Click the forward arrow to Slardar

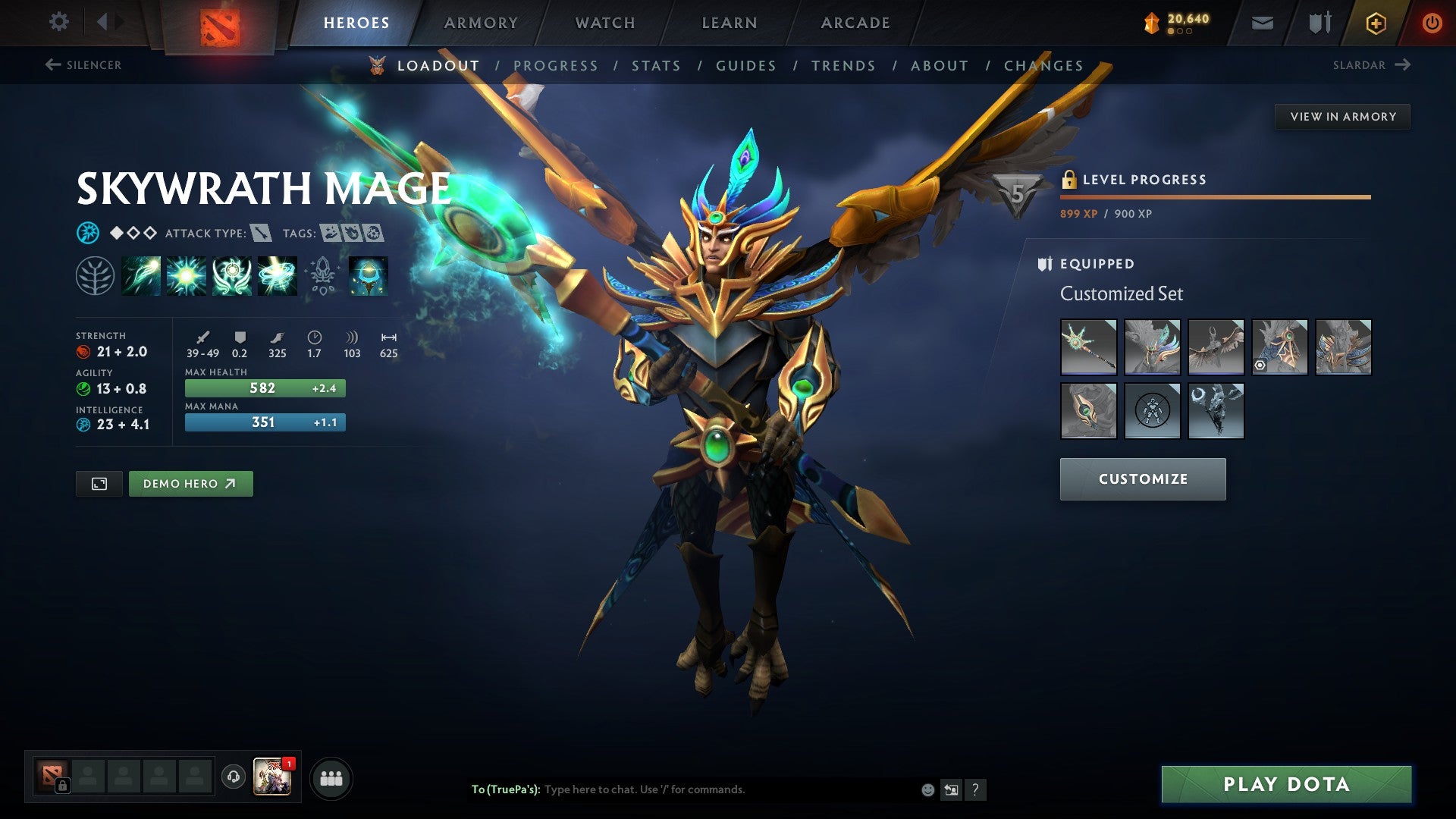click(x=1401, y=65)
